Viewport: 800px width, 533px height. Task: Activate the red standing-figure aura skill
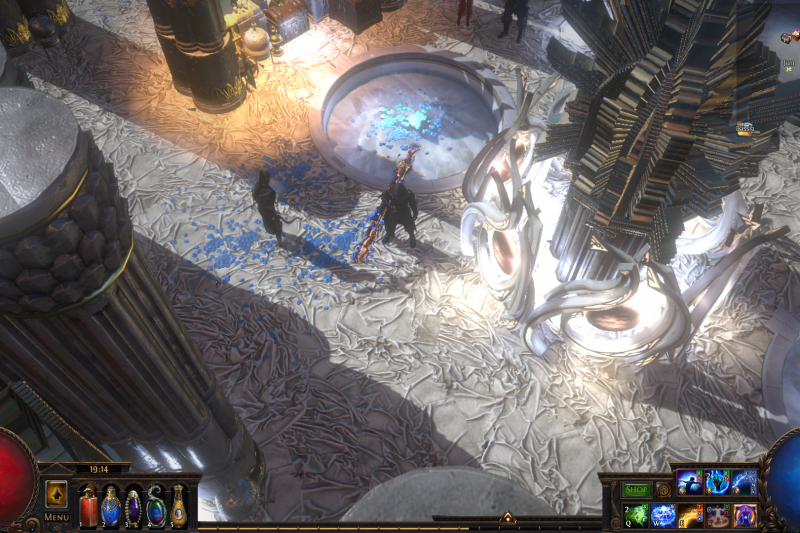[718, 516]
